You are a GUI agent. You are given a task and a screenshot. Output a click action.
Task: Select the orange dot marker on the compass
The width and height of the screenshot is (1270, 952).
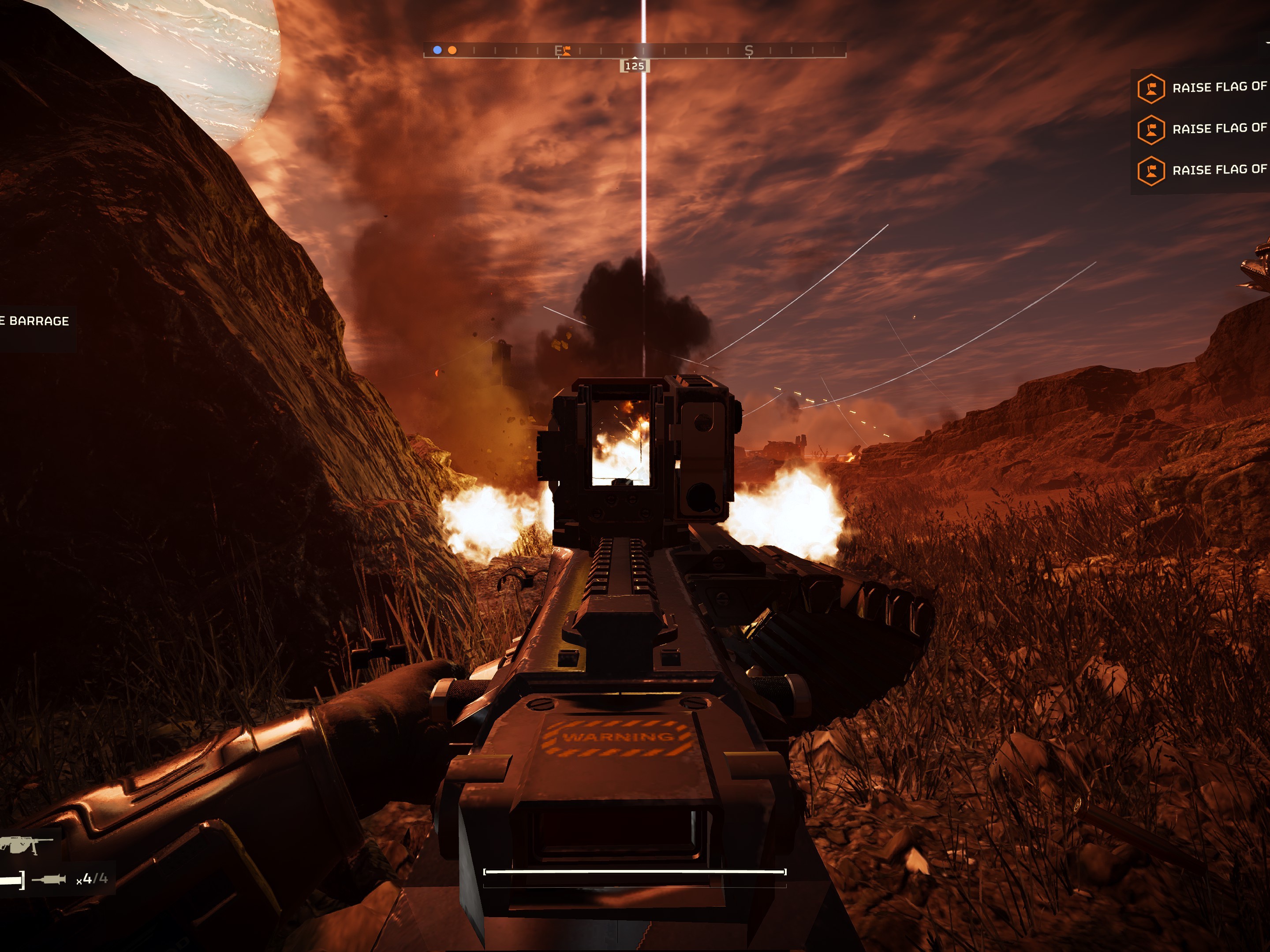tap(452, 51)
